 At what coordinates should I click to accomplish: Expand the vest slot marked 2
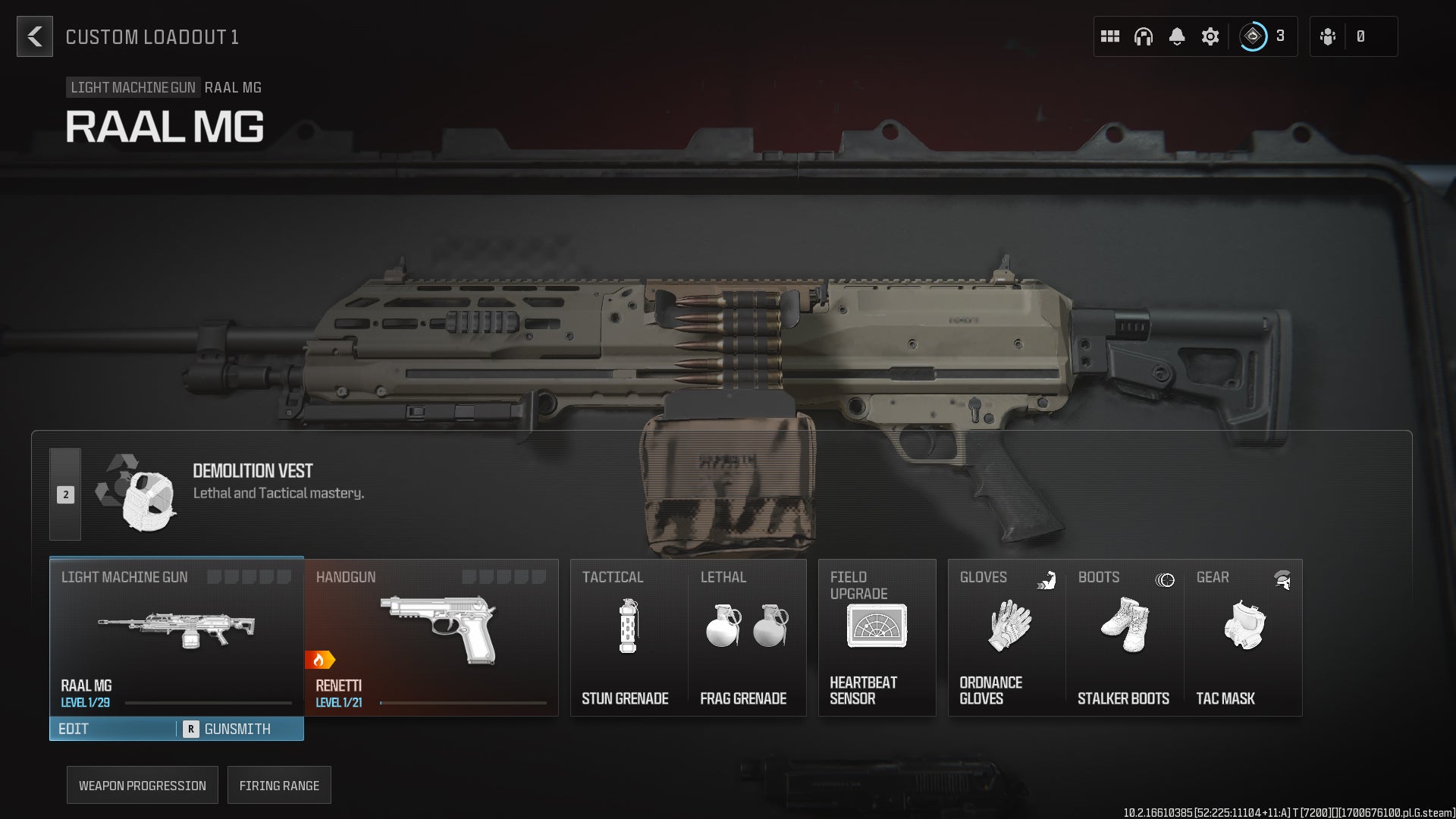tap(65, 494)
